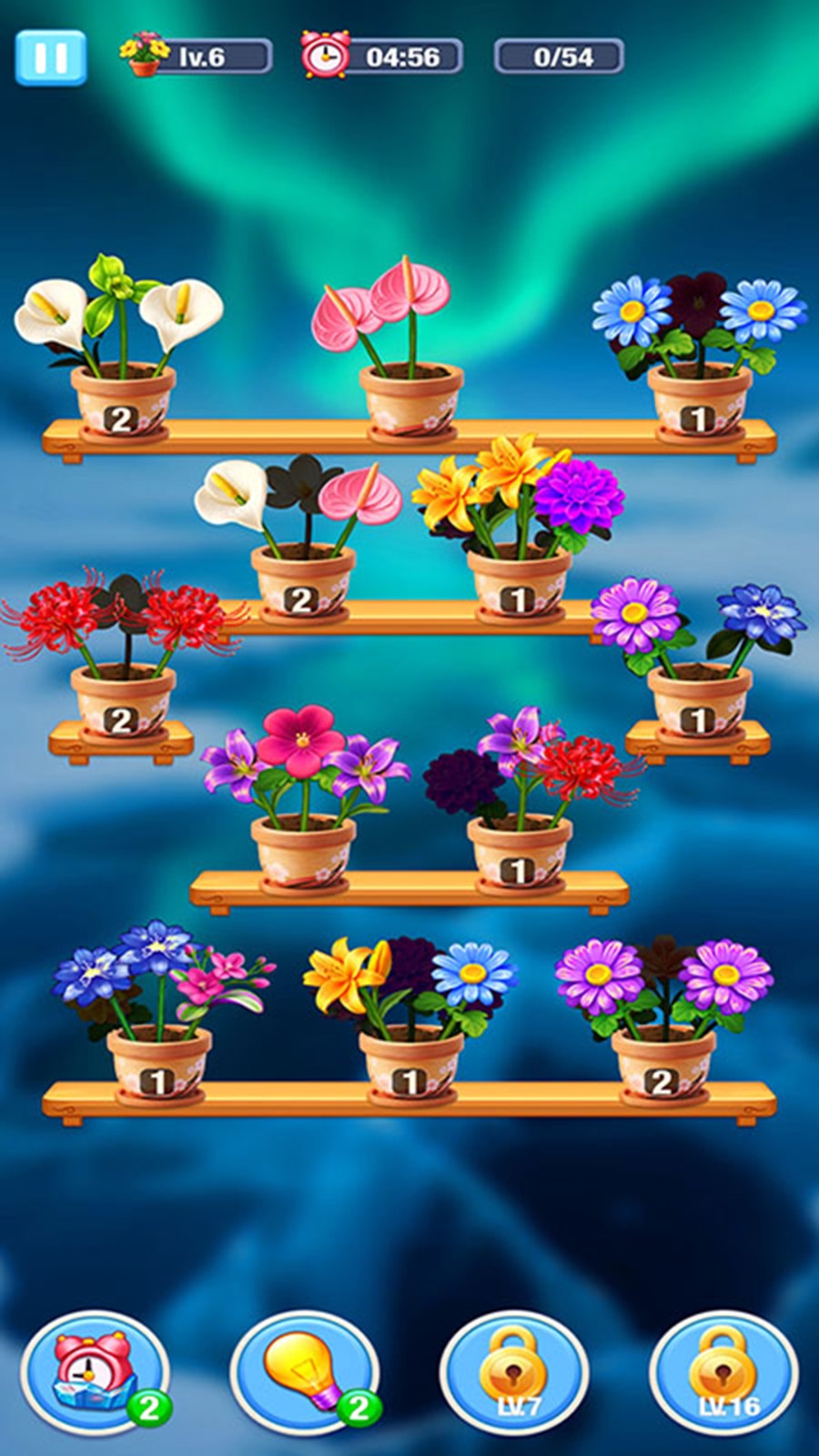Pick the pot with dark dahlia and red spider lily
Screen dimensions: 819x1456
(519, 848)
